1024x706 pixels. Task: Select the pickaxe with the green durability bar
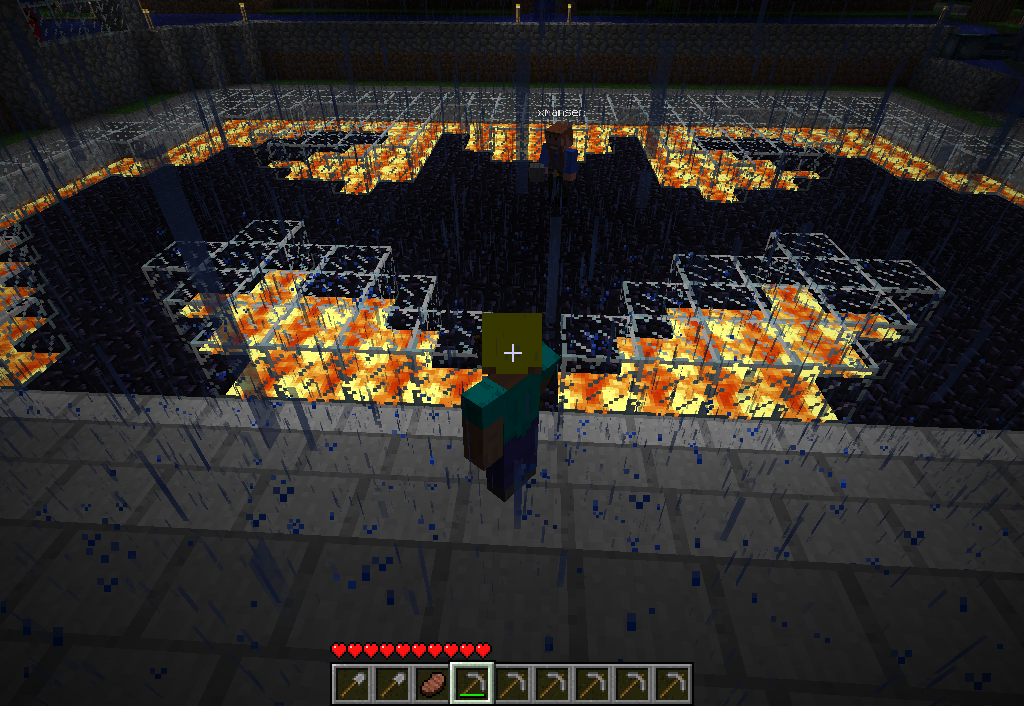[x=471, y=684]
